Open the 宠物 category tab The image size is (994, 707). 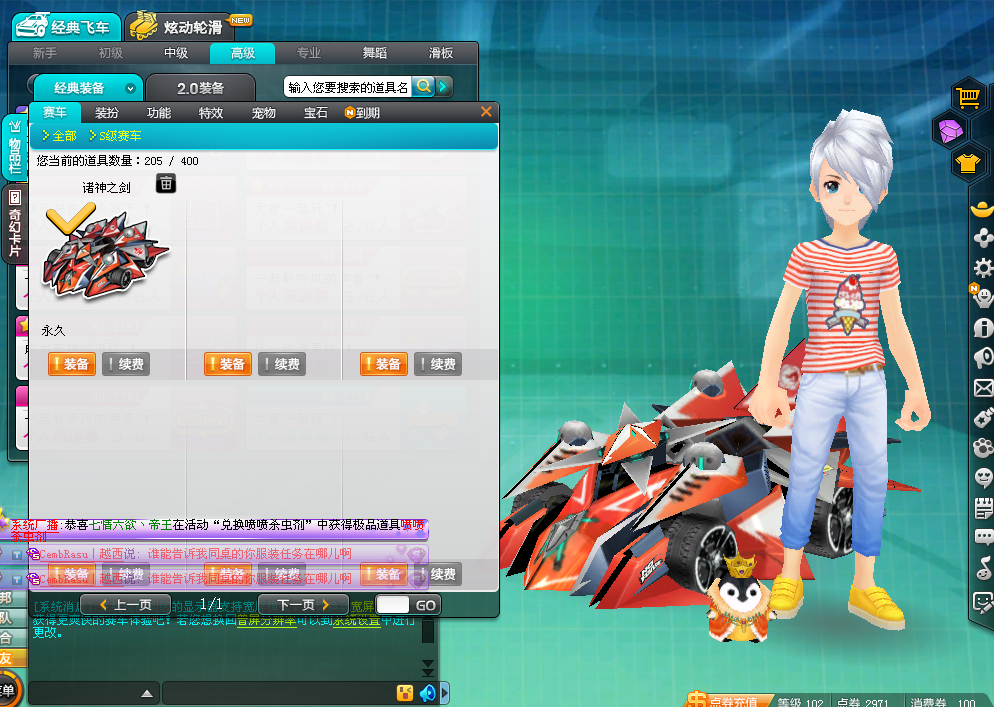pos(264,113)
